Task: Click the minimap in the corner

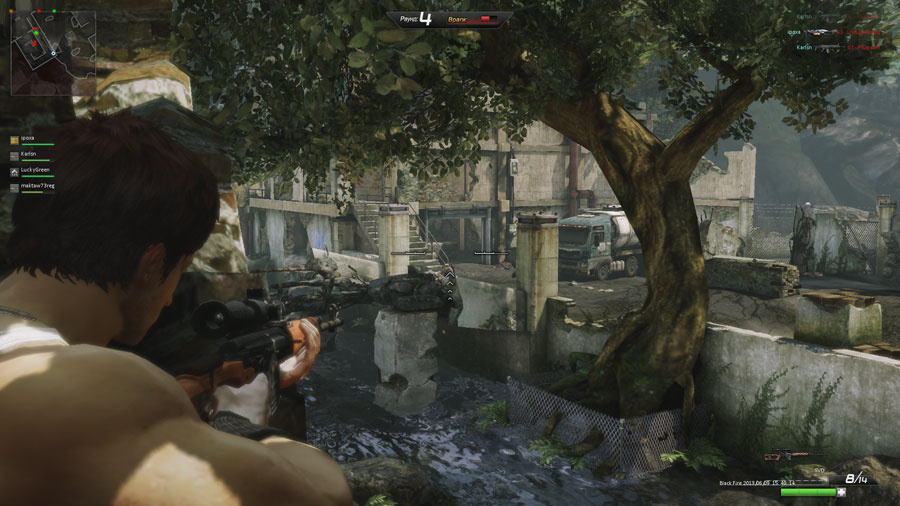Action: (53, 50)
